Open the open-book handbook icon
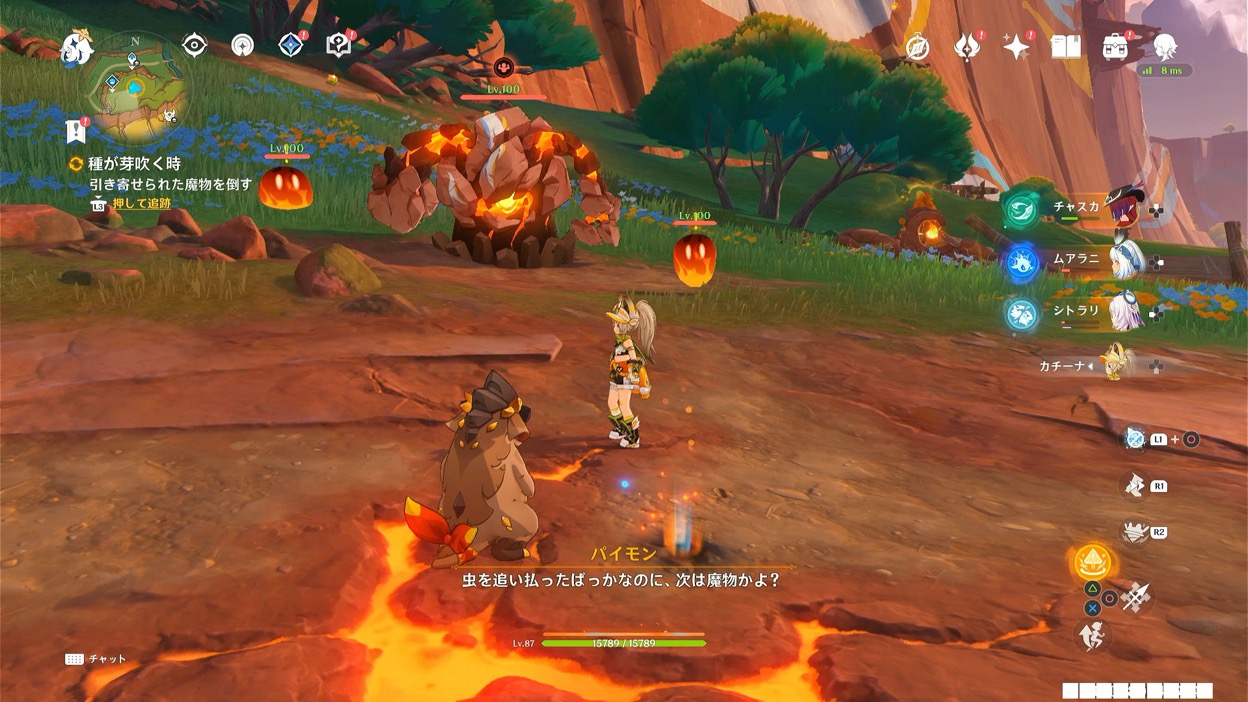 [x=1065, y=47]
